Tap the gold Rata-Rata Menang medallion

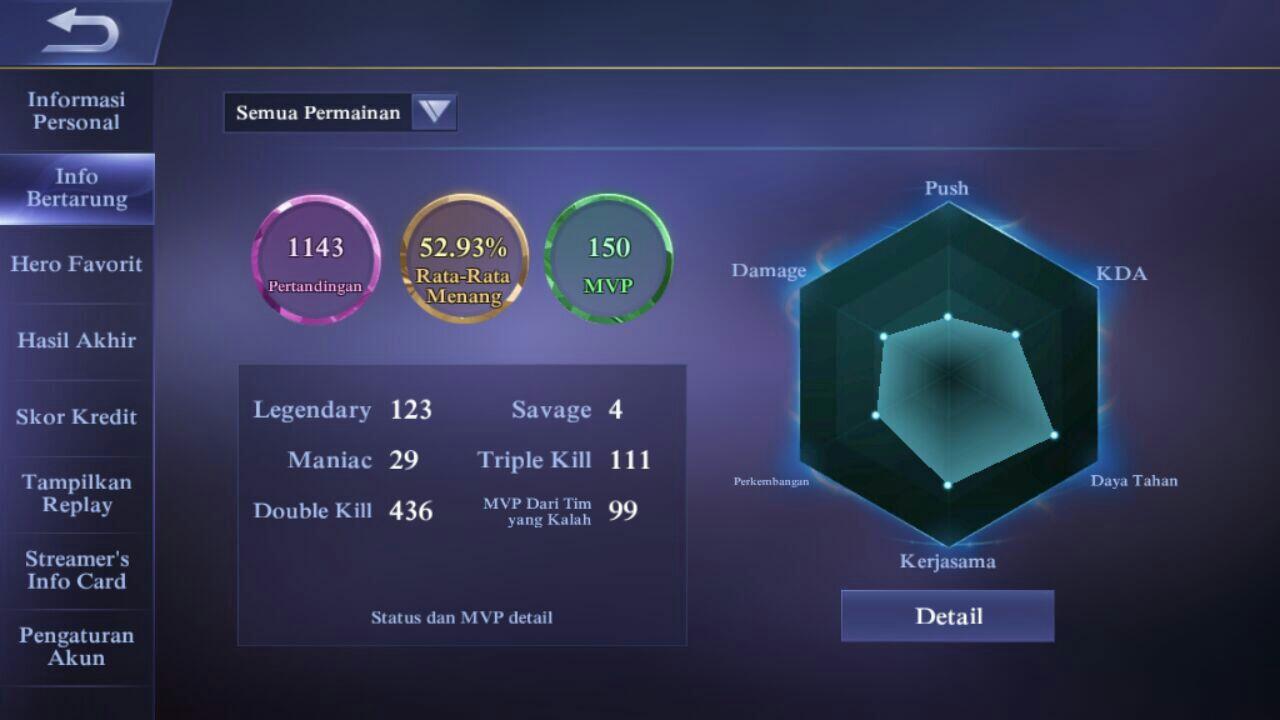(x=462, y=260)
